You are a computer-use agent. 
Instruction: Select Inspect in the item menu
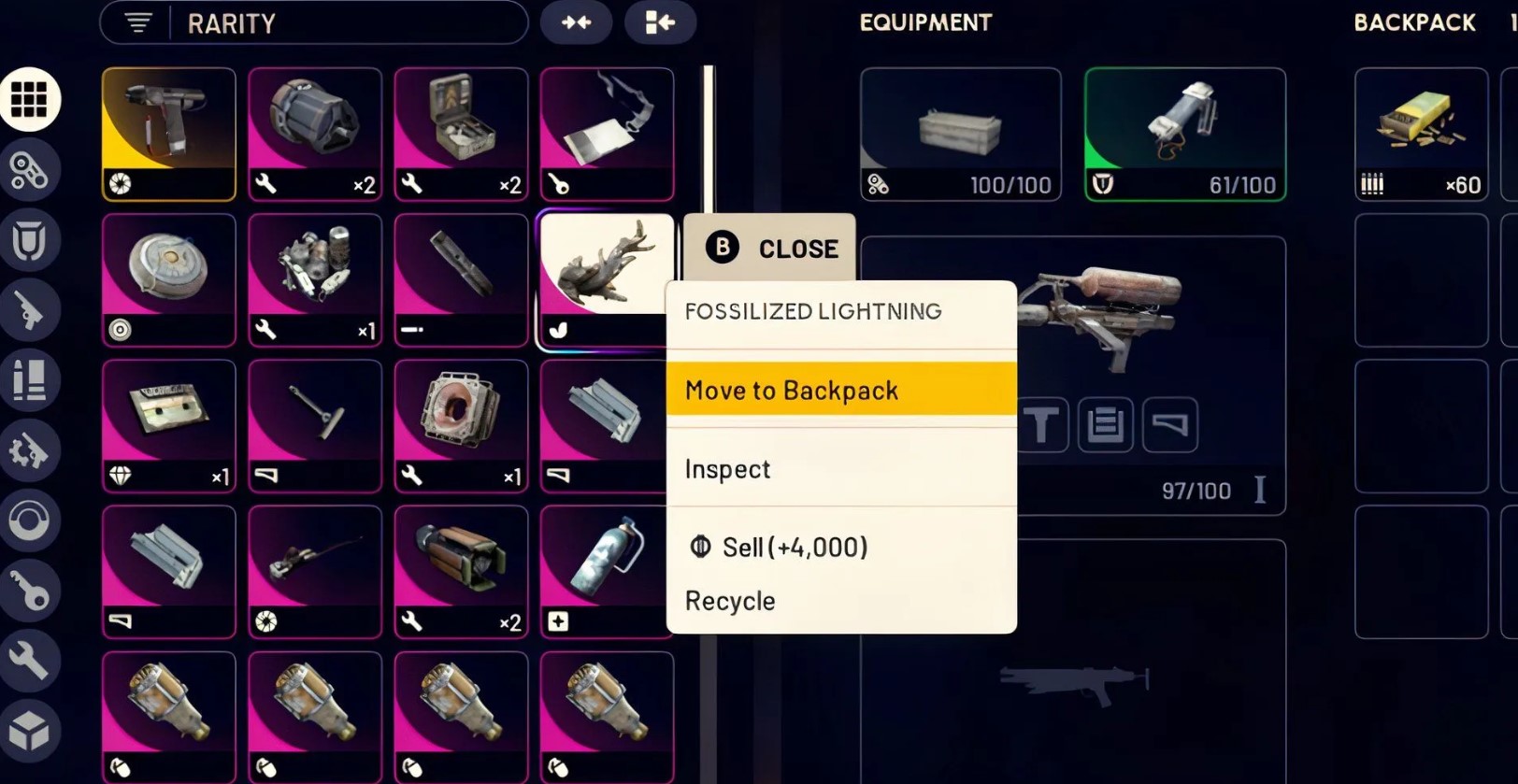pos(840,468)
